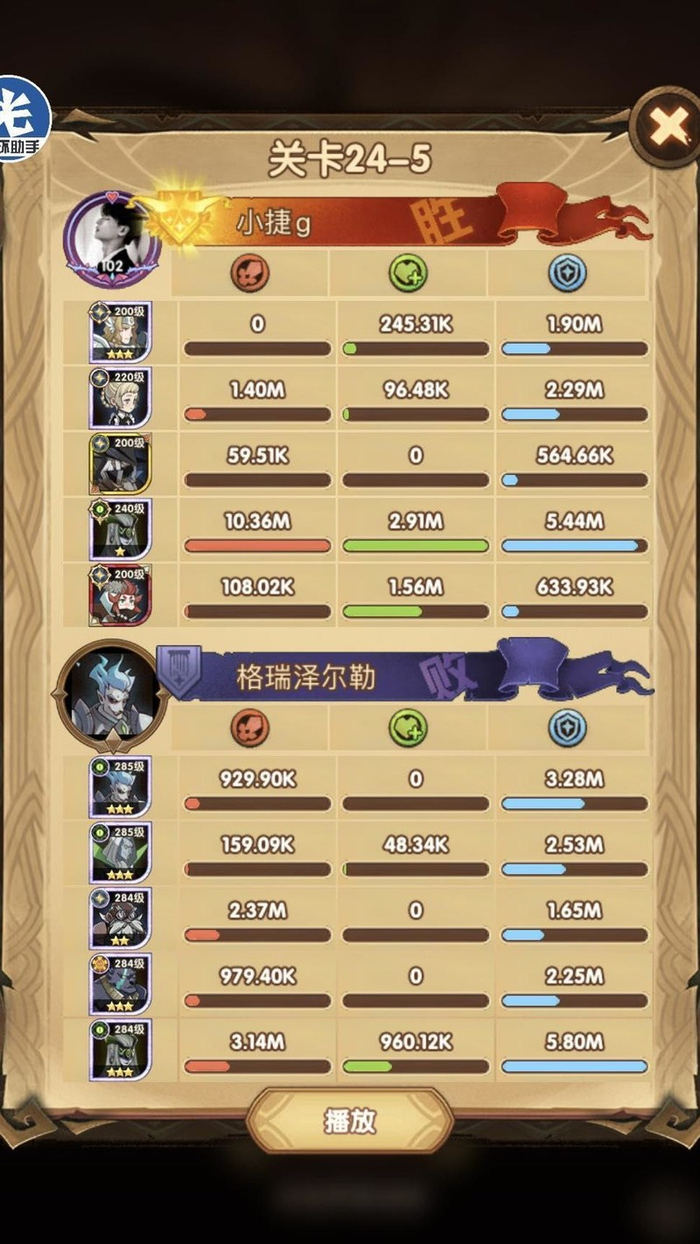Image resolution: width=700 pixels, height=1244 pixels.
Task: Select the level 220 hero portrait
Action: (120, 397)
